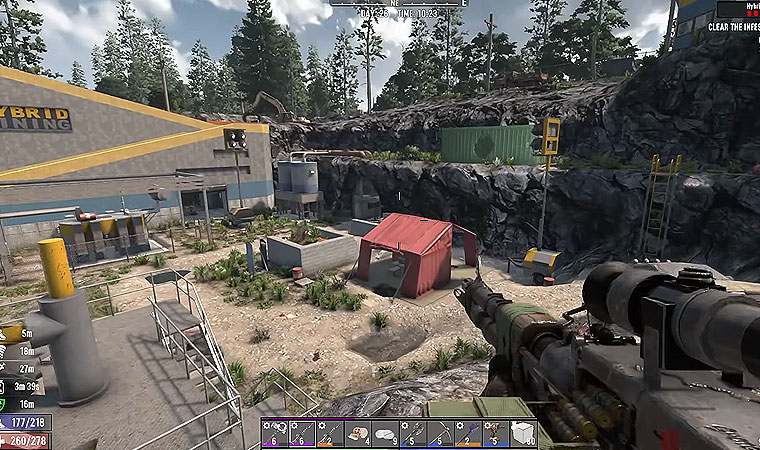The height and width of the screenshot is (450, 760).
Task: Select the white block stack of 50
Action: click(523, 433)
